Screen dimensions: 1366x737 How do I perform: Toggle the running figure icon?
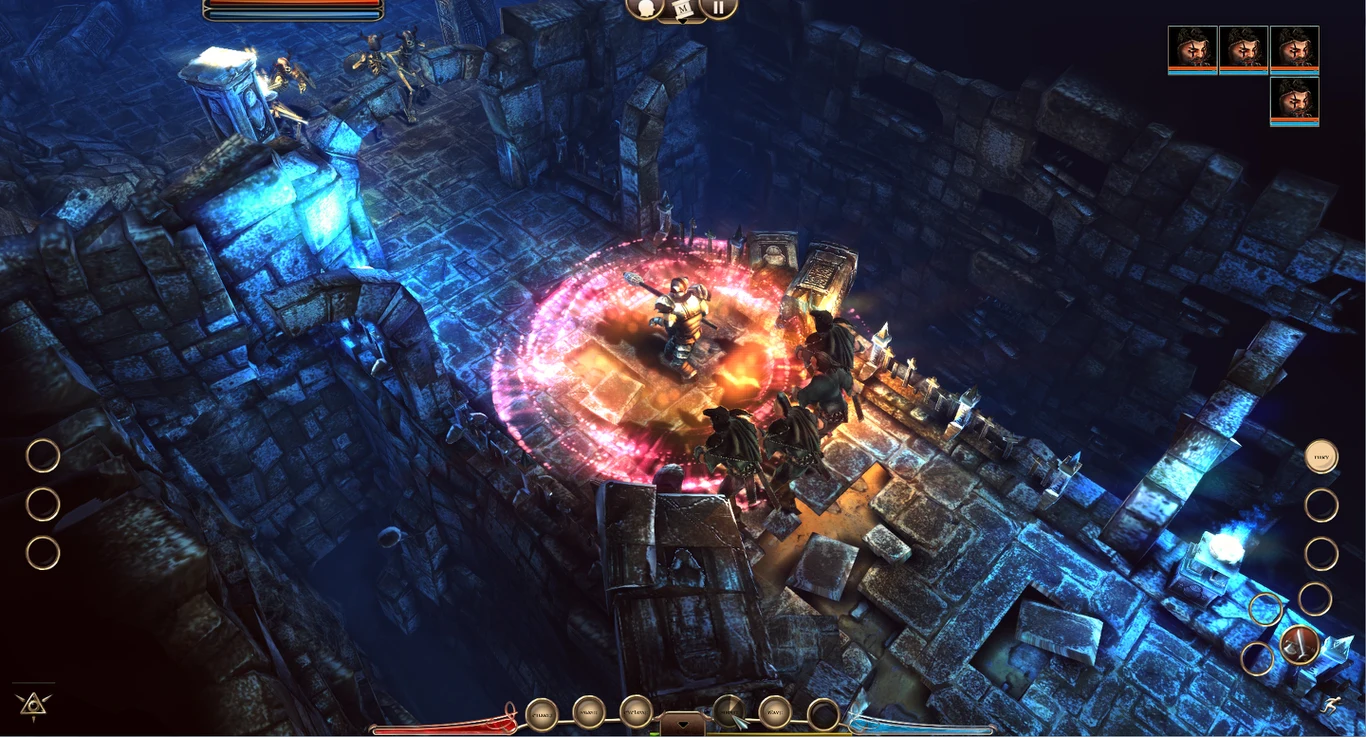coord(1329,705)
